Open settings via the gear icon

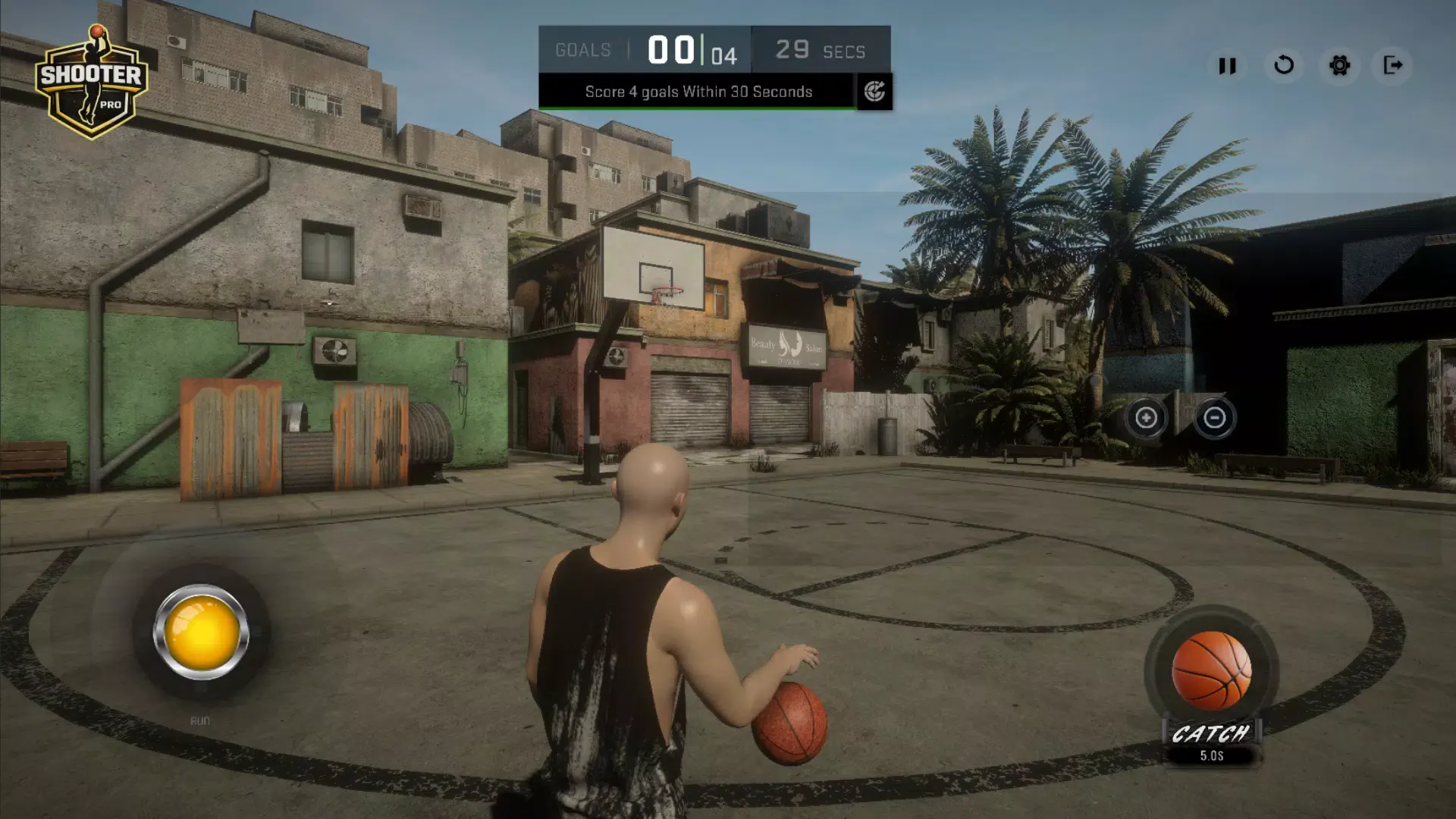click(1340, 65)
